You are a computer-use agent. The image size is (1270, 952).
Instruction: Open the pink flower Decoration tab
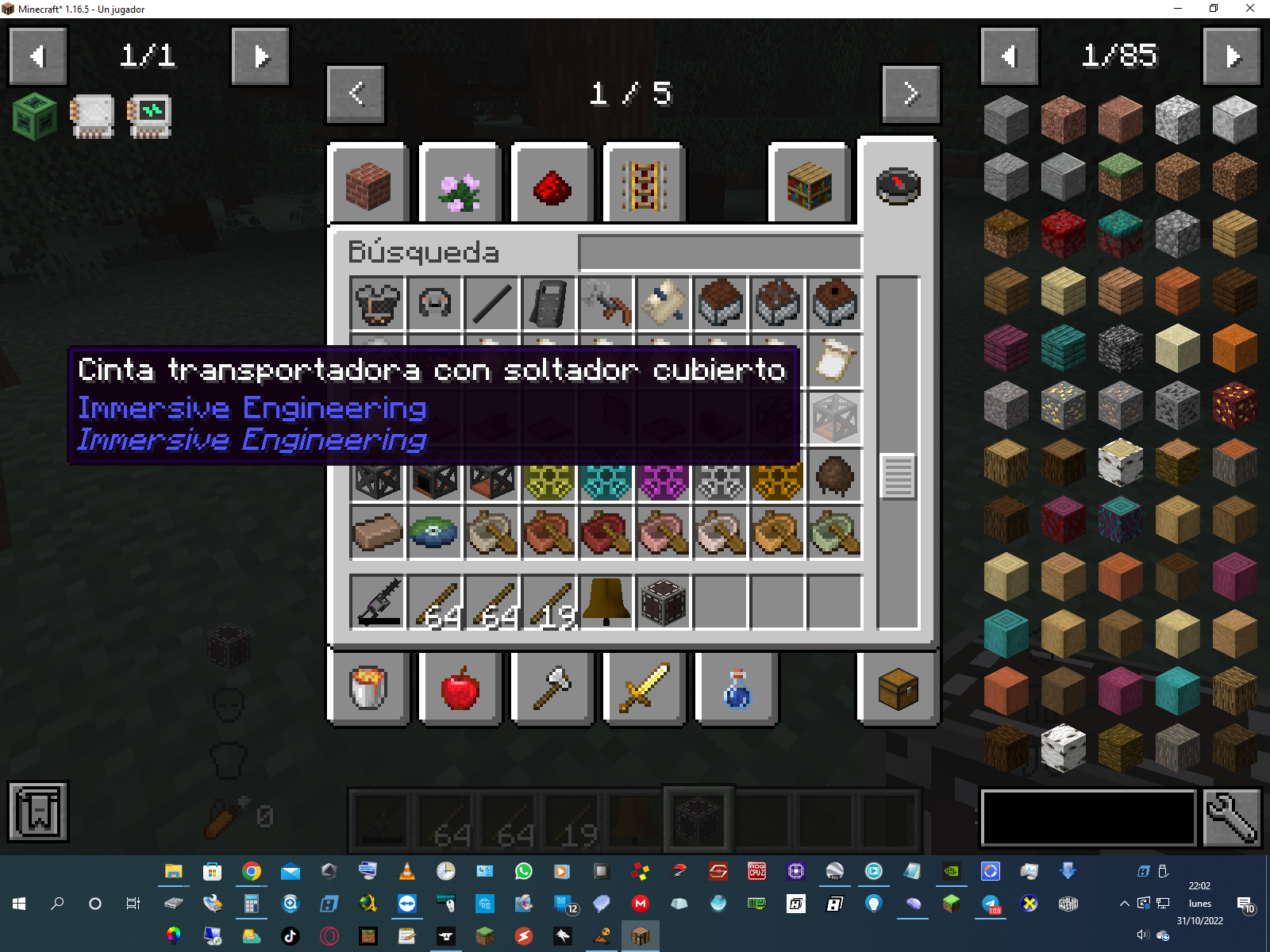[x=460, y=186]
